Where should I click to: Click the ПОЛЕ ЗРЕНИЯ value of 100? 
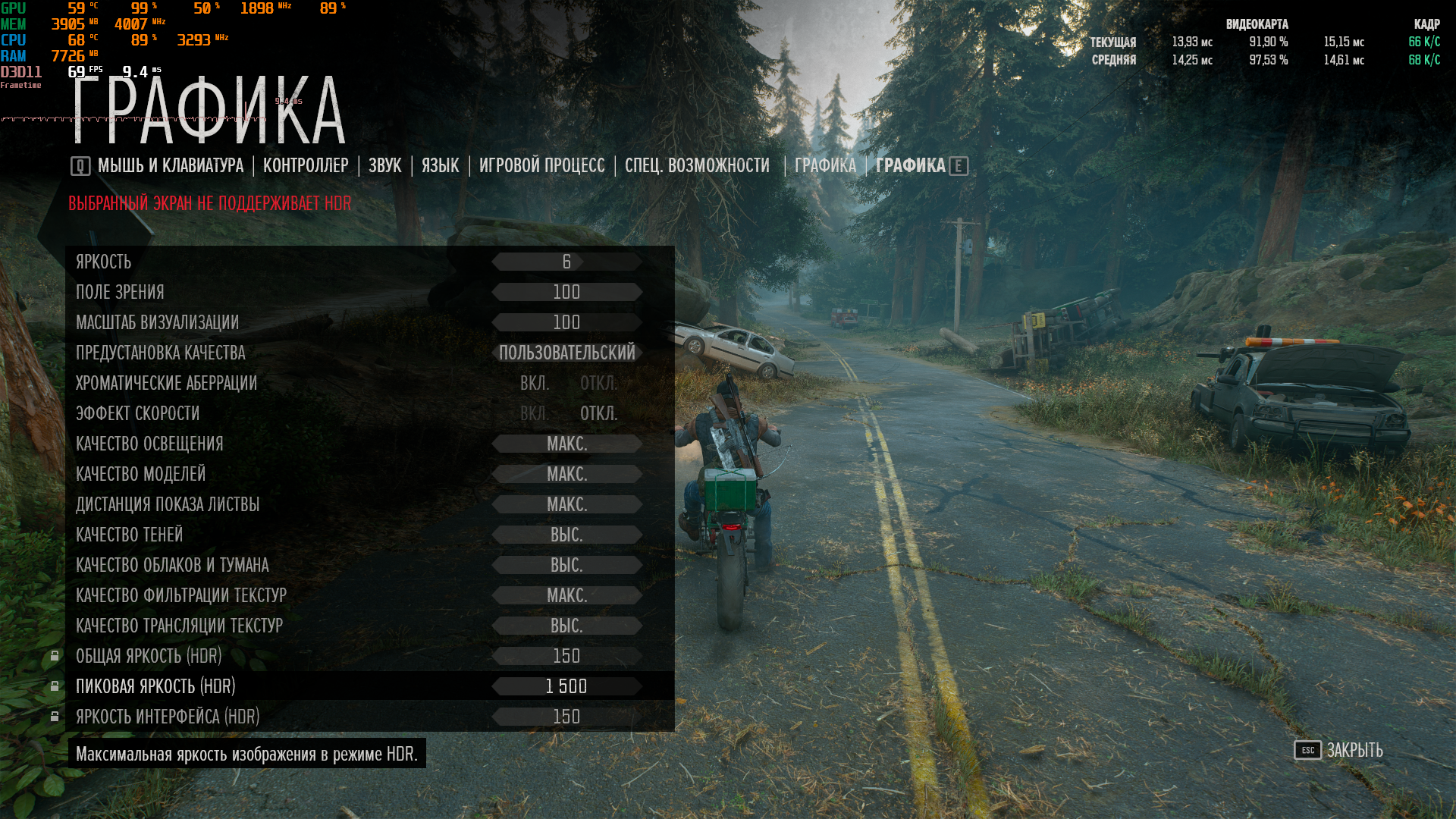pos(566,293)
